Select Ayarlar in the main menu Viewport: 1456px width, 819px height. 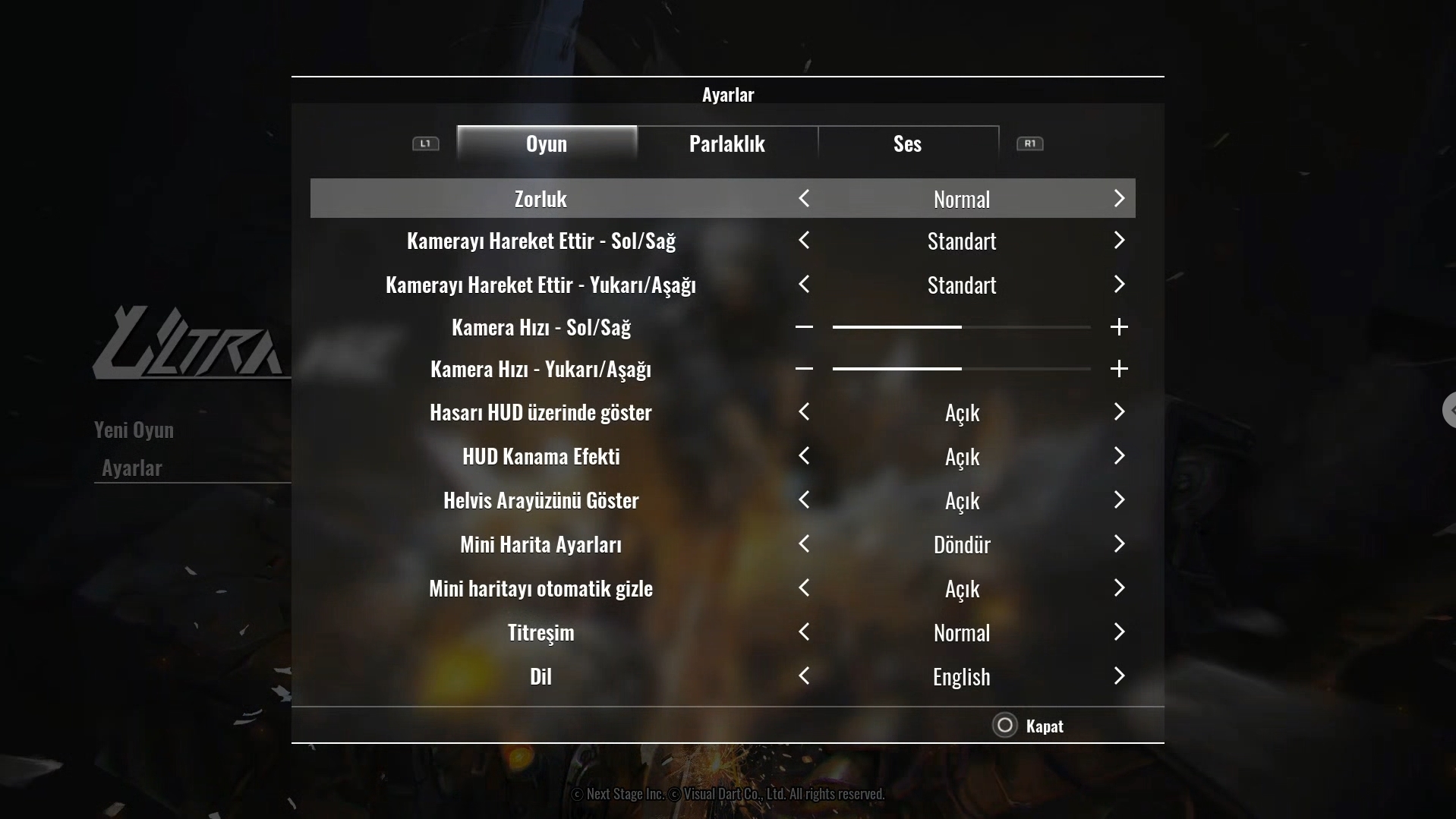click(132, 468)
